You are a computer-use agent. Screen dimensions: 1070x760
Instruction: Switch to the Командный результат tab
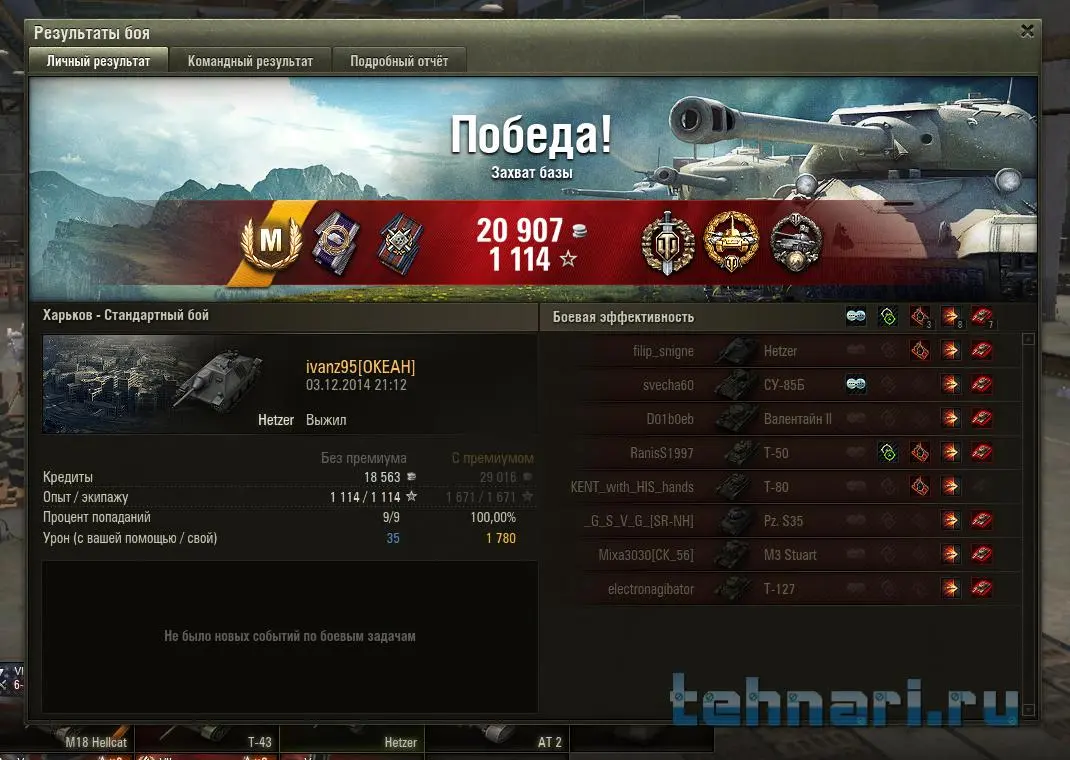(x=250, y=61)
